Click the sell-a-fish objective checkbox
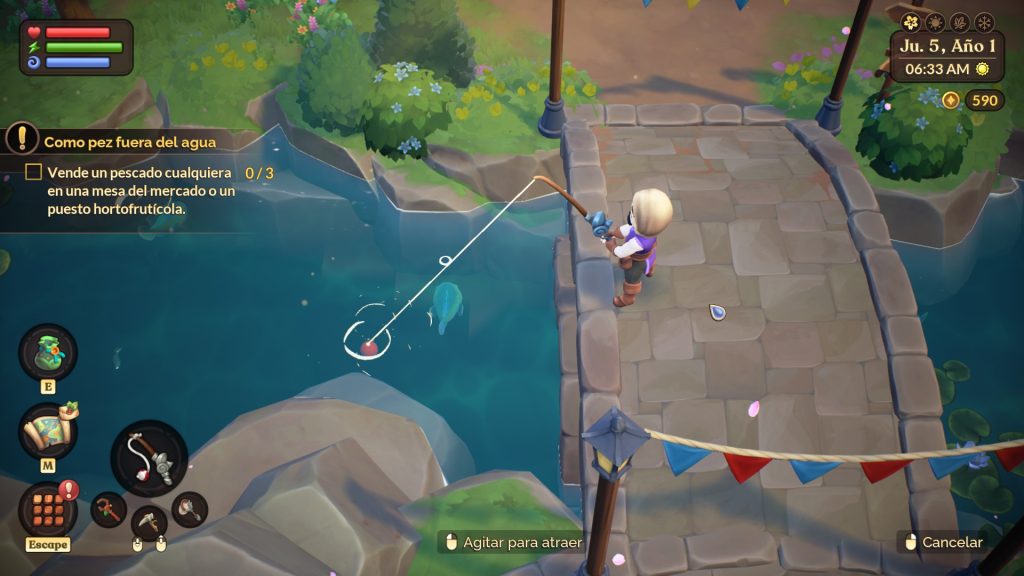The height and width of the screenshot is (576, 1024). pos(33,173)
